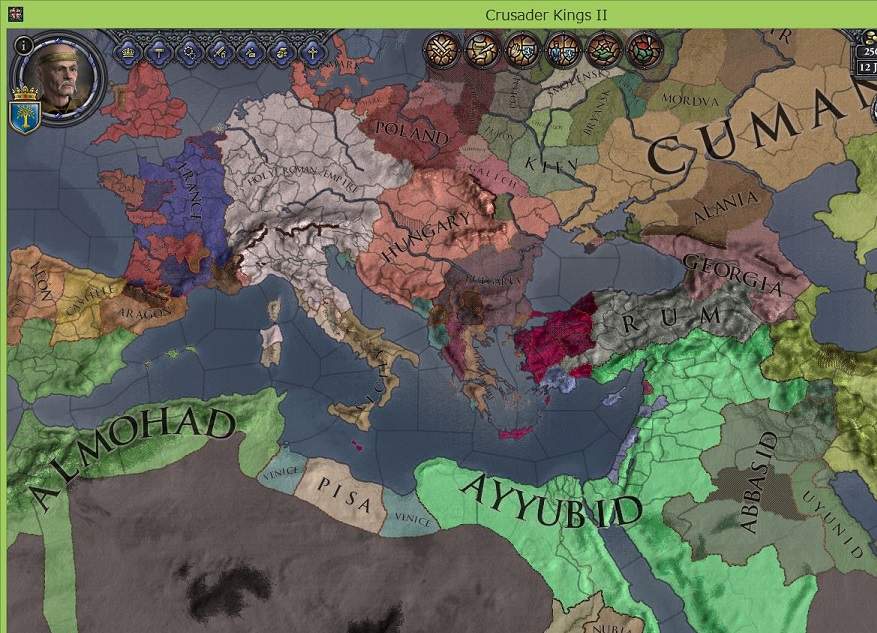Open the window system menu icon
The width and height of the screenshot is (877, 633).
click(x=17, y=14)
